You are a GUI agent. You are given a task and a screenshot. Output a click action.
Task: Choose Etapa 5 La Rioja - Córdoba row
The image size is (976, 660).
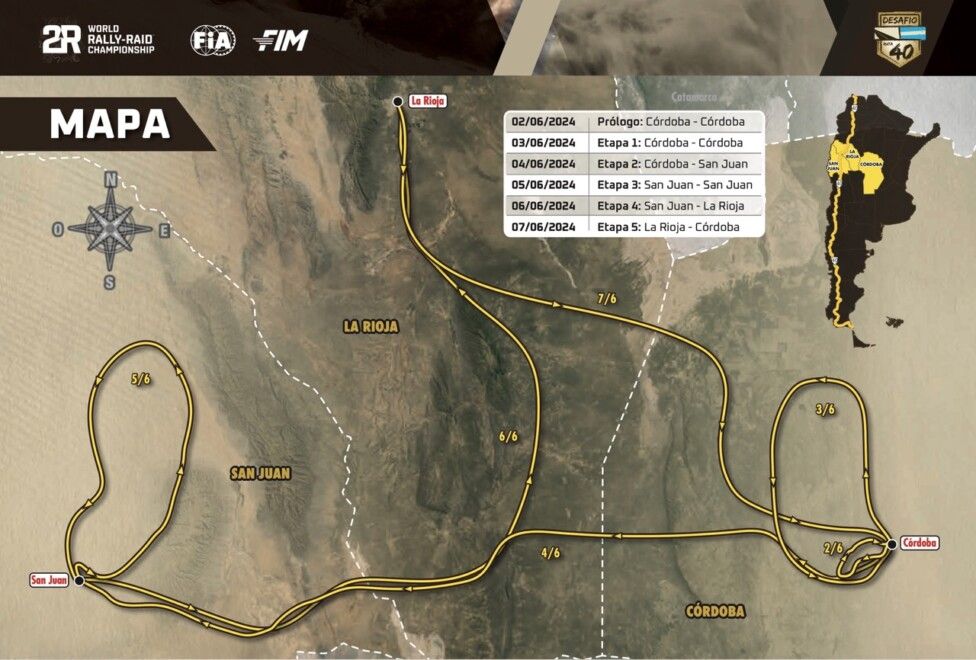tap(635, 227)
